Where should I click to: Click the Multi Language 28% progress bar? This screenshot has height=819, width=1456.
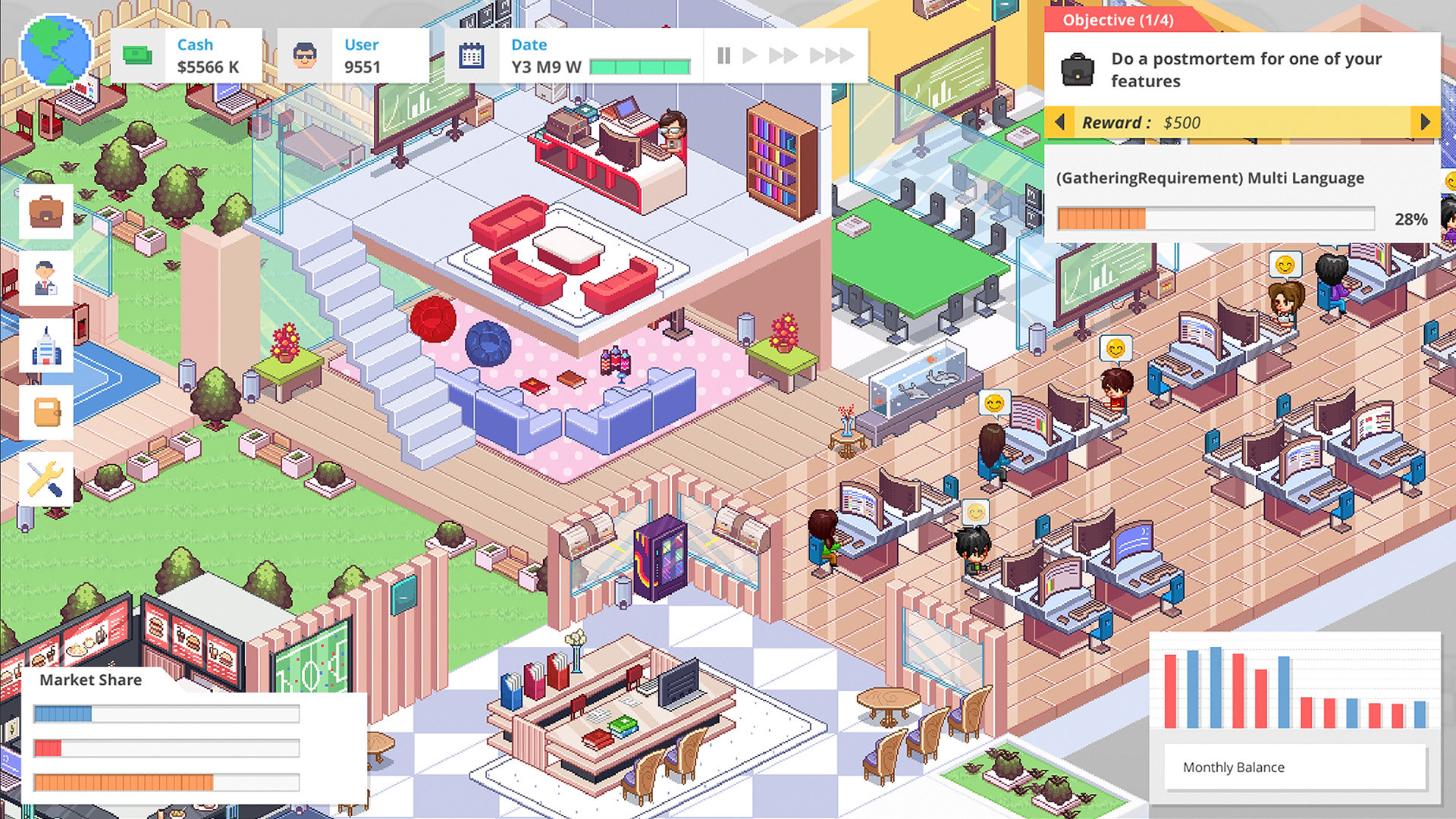pyautogui.click(x=1216, y=218)
